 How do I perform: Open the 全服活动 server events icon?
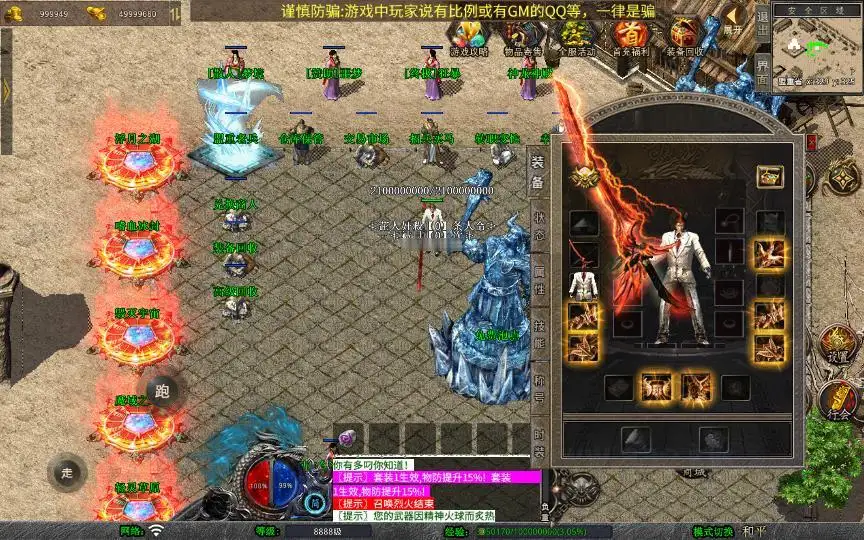click(577, 36)
